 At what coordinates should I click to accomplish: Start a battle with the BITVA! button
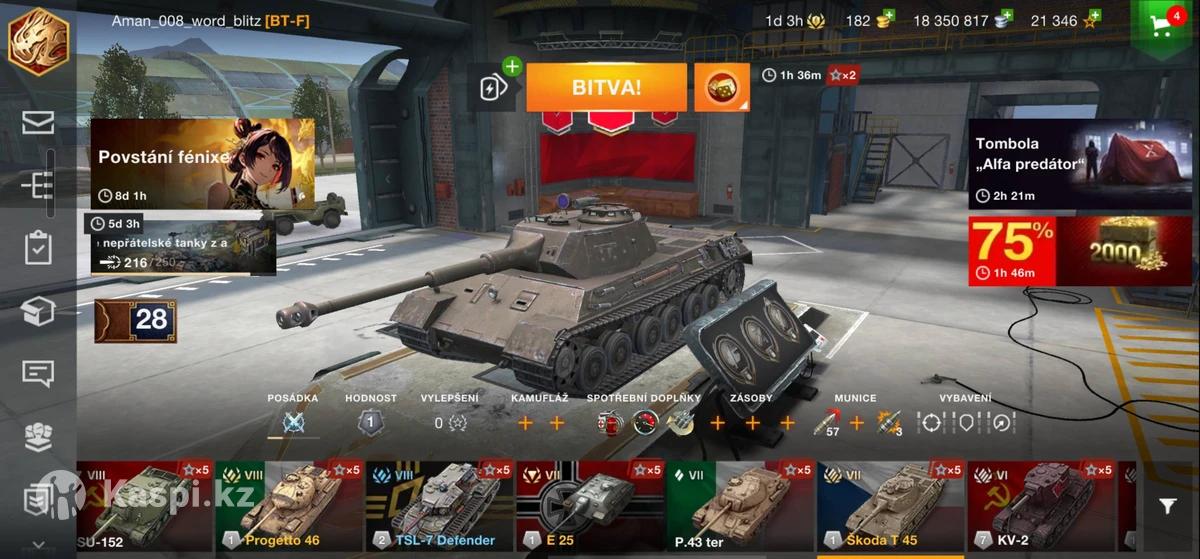coord(606,87)
